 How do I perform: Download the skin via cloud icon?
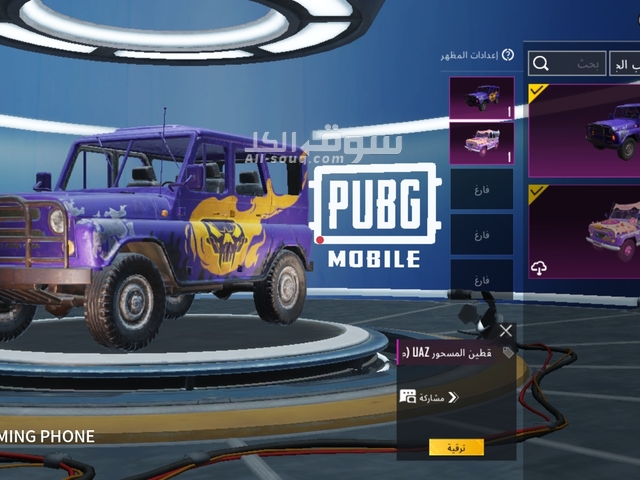coord(538,269)
